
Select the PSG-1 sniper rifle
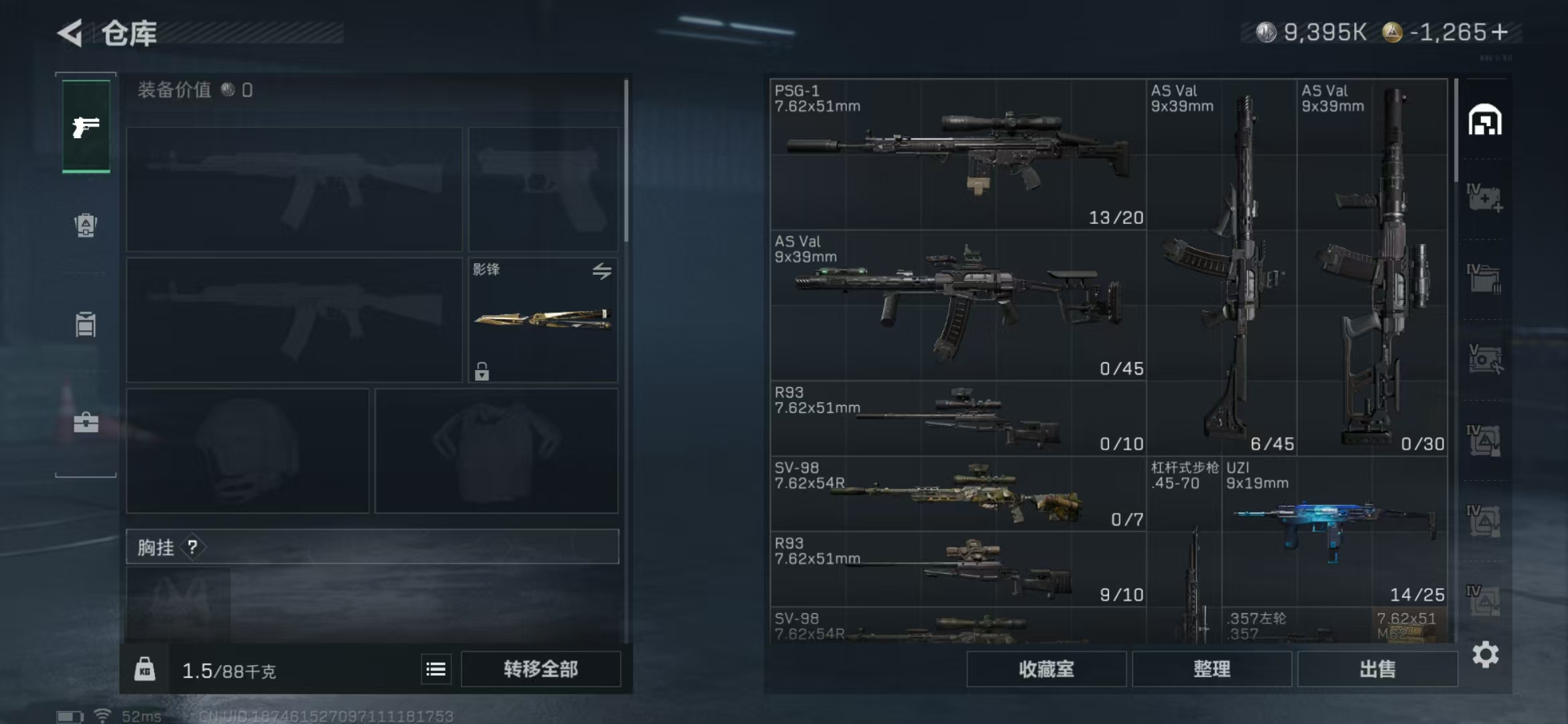click(x=958, y=154)
